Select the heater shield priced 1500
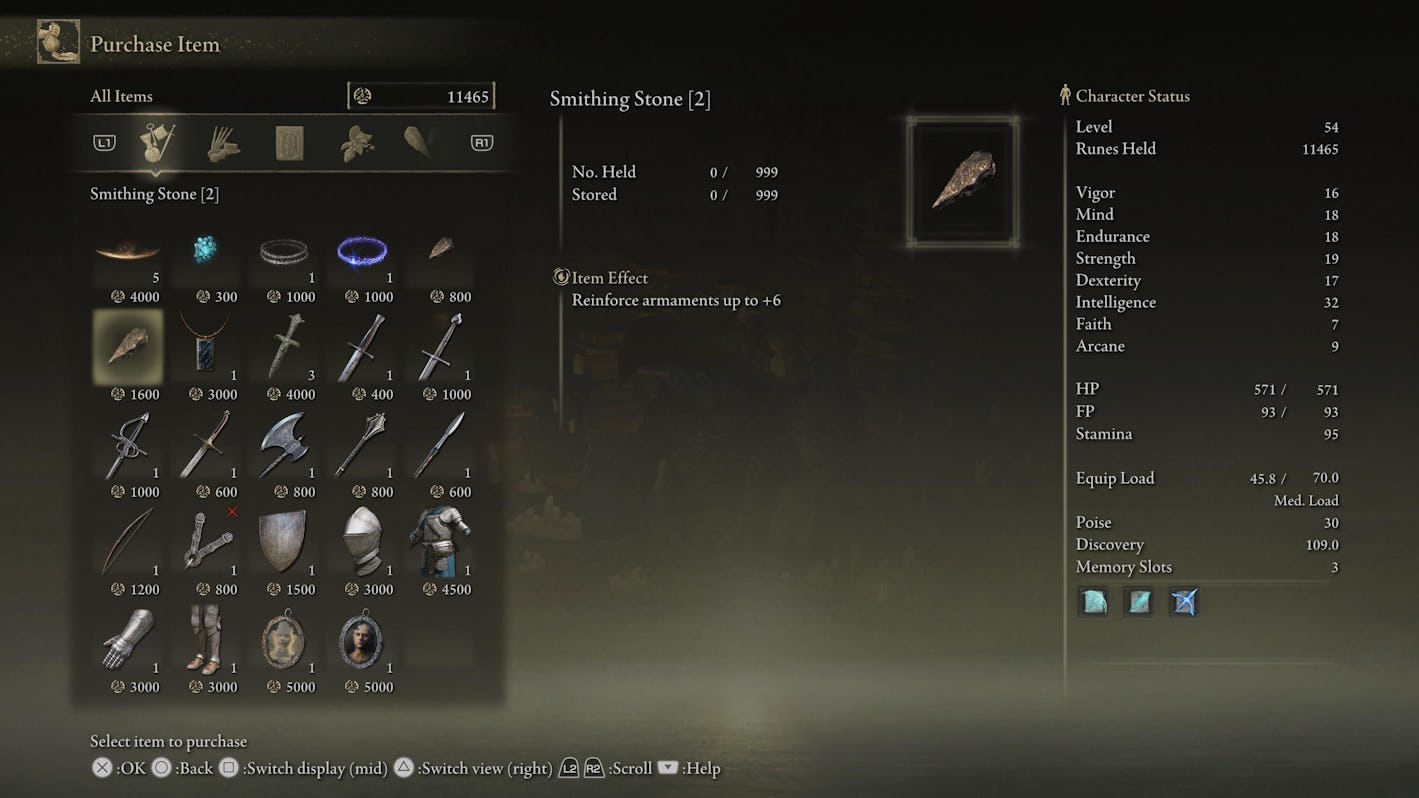The width and height of the screenshot is (1419, 798). tap(284, 542)
